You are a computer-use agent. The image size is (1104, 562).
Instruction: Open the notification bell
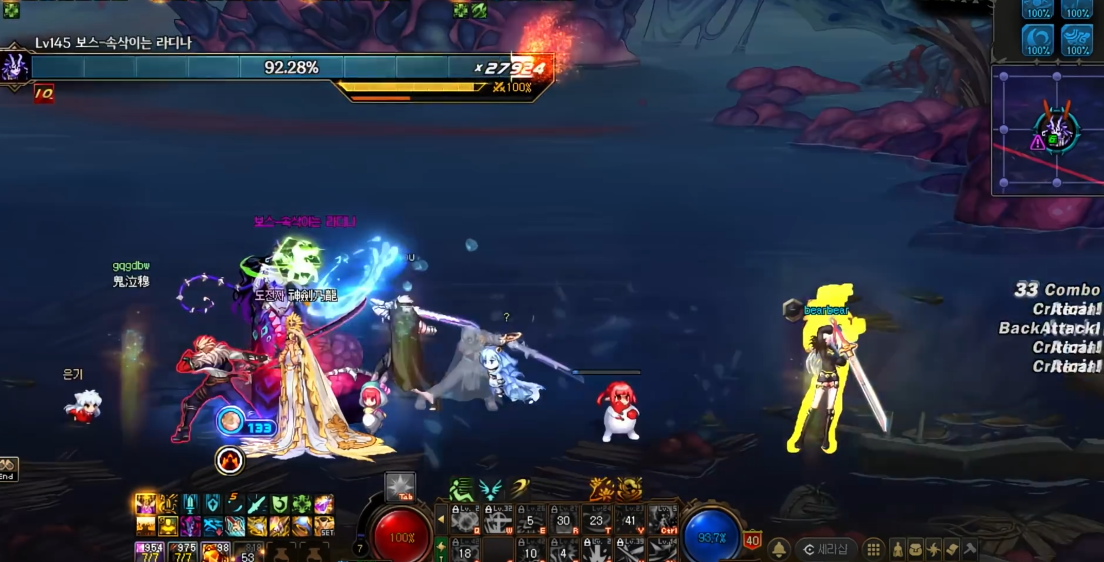[779, 549]
